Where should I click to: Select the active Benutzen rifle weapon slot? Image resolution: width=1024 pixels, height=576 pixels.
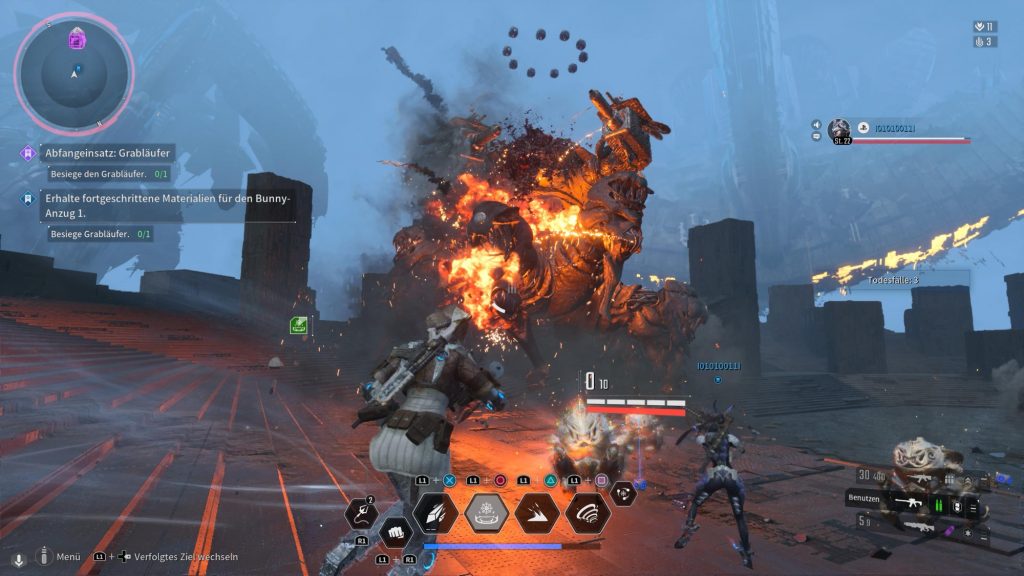pyautogui.click(x=908, y=504)
